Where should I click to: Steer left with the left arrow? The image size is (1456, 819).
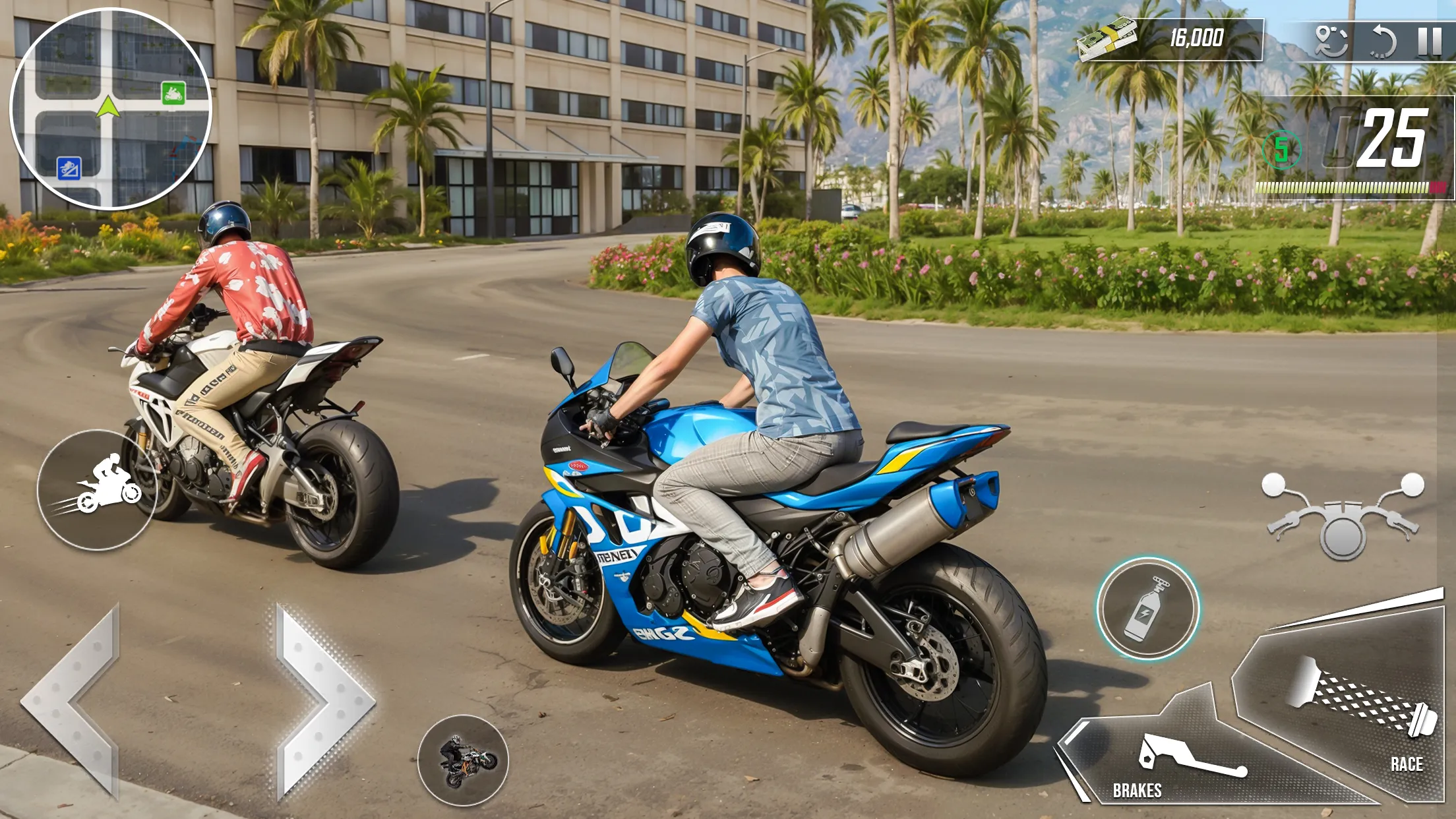click(x=74, y=701)
